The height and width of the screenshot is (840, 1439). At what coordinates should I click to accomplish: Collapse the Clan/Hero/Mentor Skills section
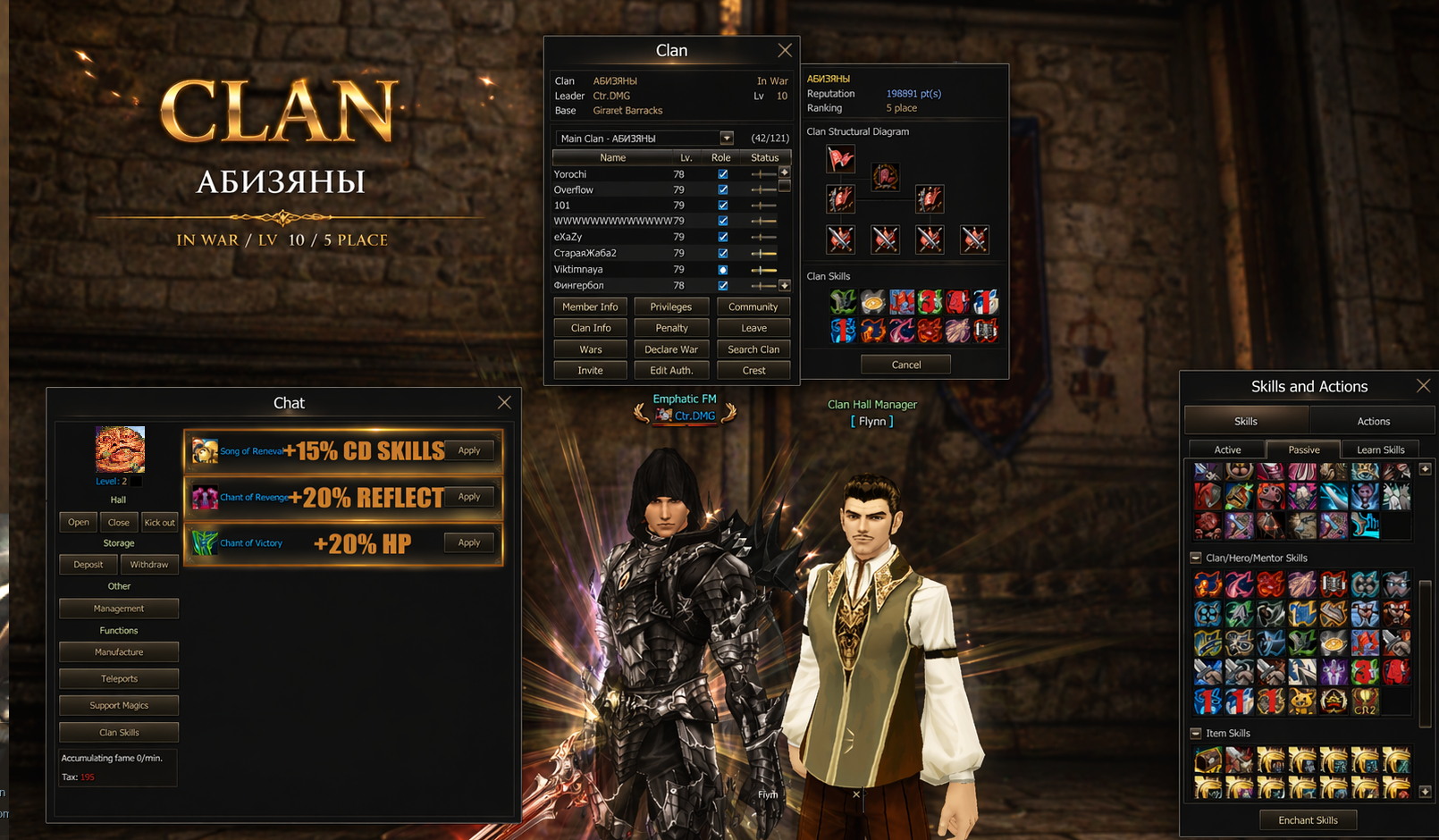click(1196, 558)
